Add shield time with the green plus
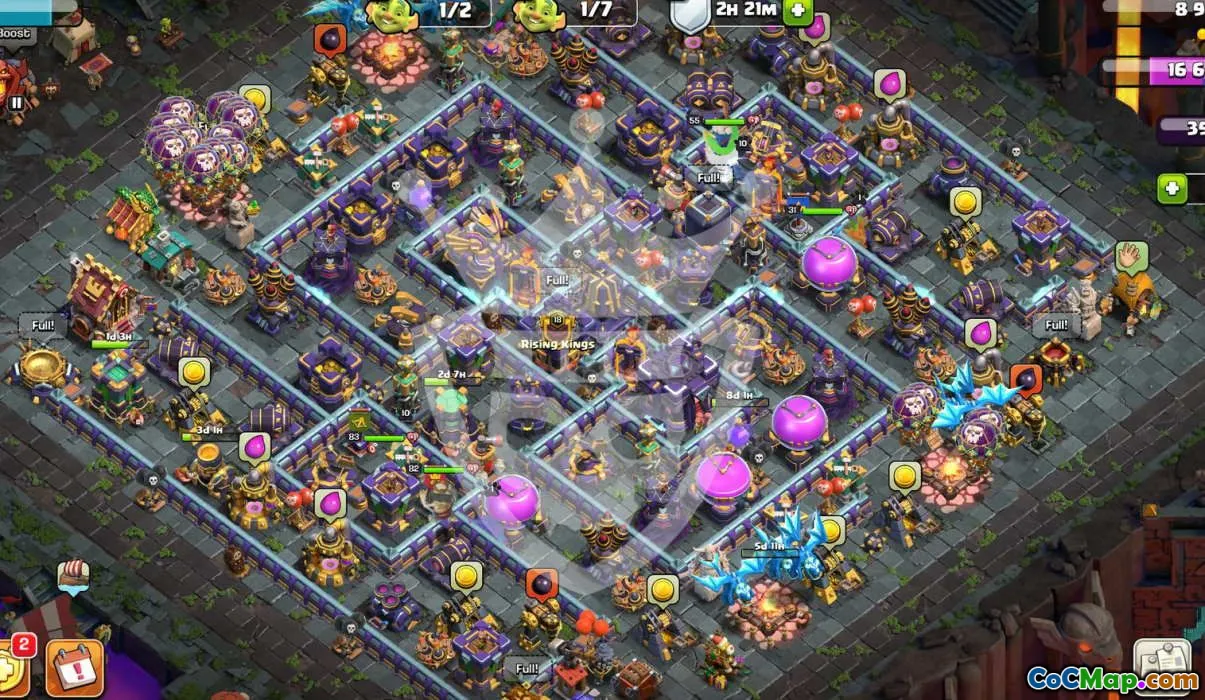 pyautogui.click(x=797, y=11)
